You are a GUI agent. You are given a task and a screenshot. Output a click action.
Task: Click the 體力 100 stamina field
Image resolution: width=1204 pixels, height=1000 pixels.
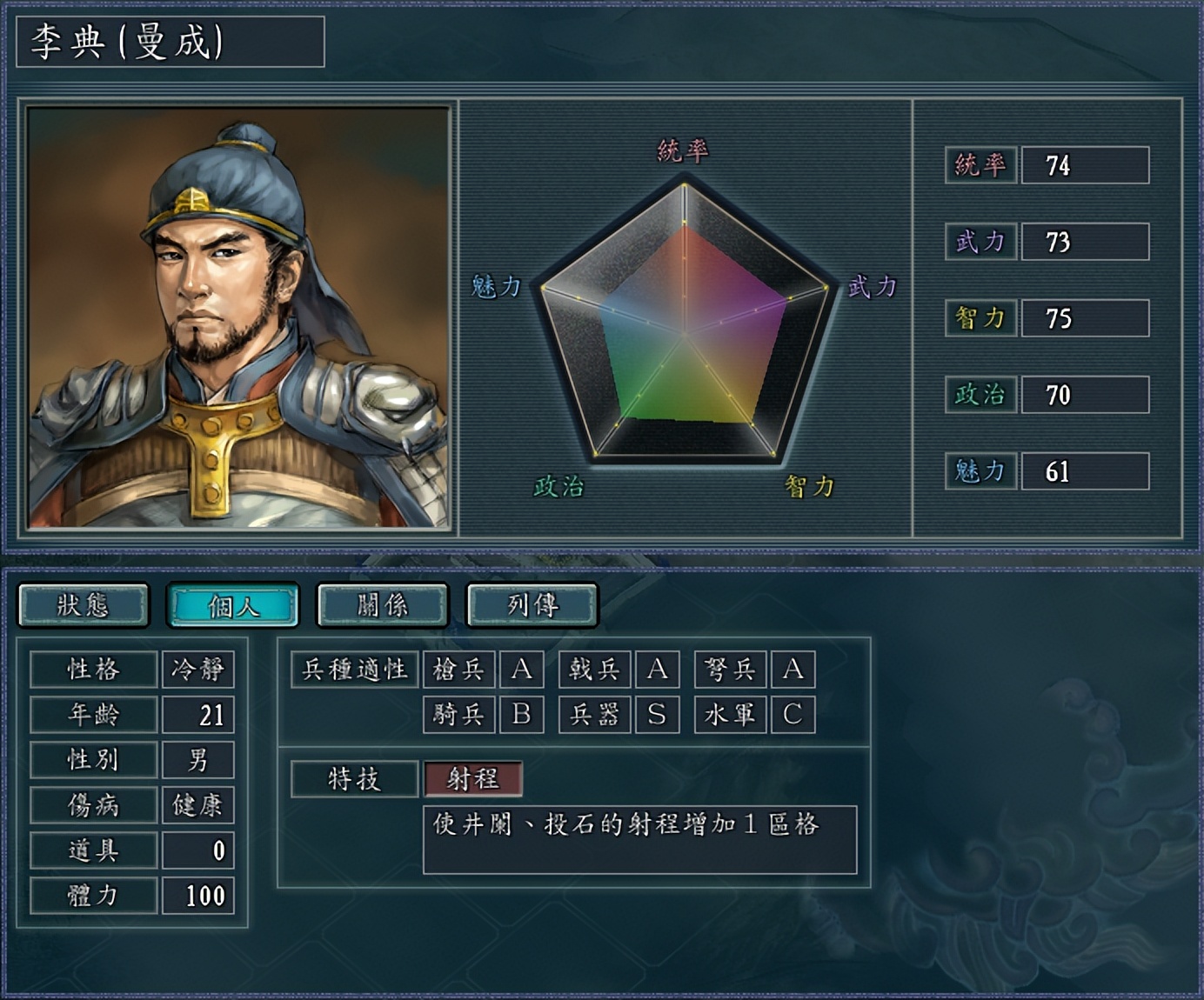(x=198, y=894)
